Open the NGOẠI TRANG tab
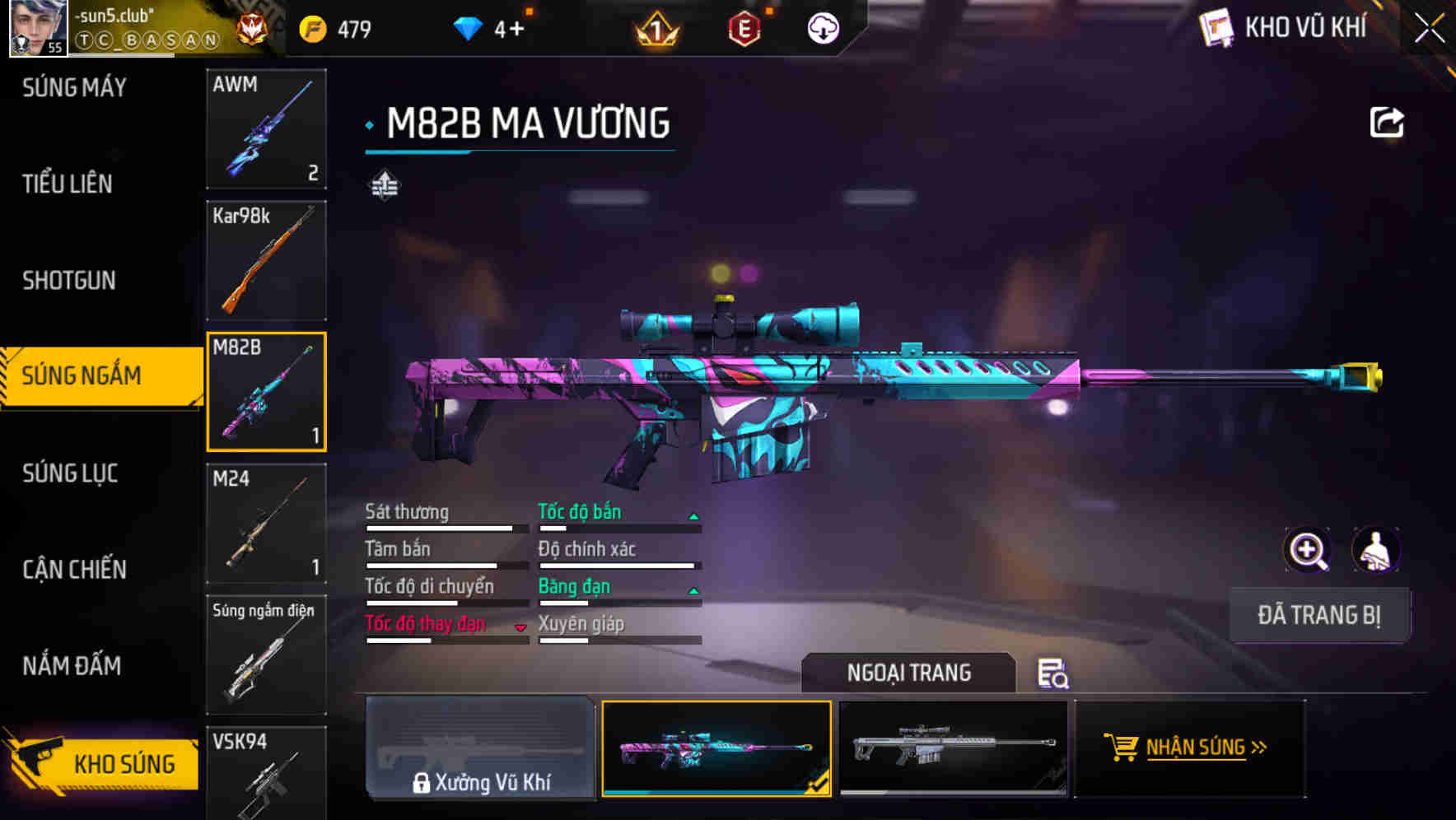This screenshot has height=820, width=1456. click(909, 673)
